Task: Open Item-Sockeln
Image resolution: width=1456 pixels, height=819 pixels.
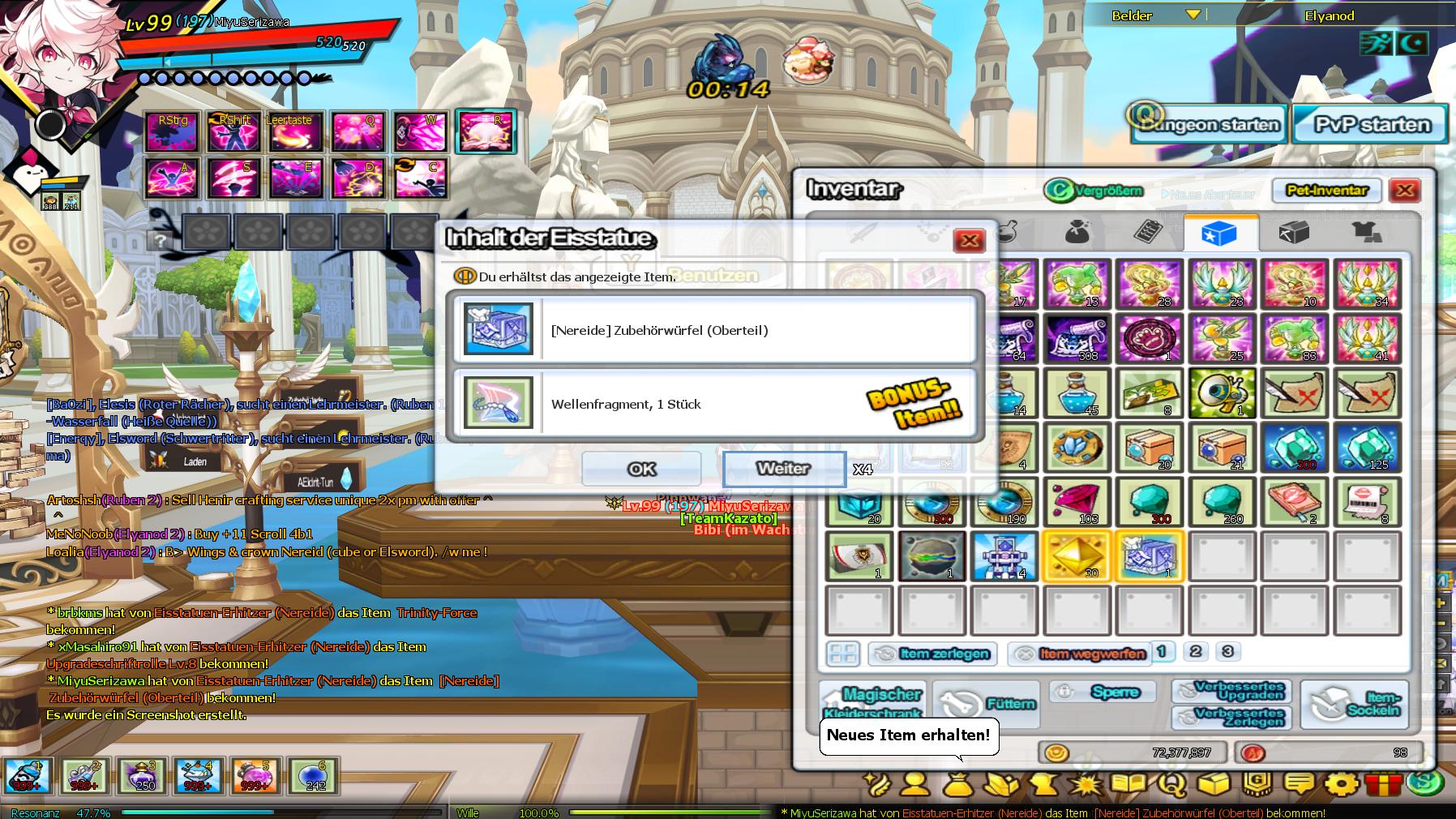Action: [1354, 704]
